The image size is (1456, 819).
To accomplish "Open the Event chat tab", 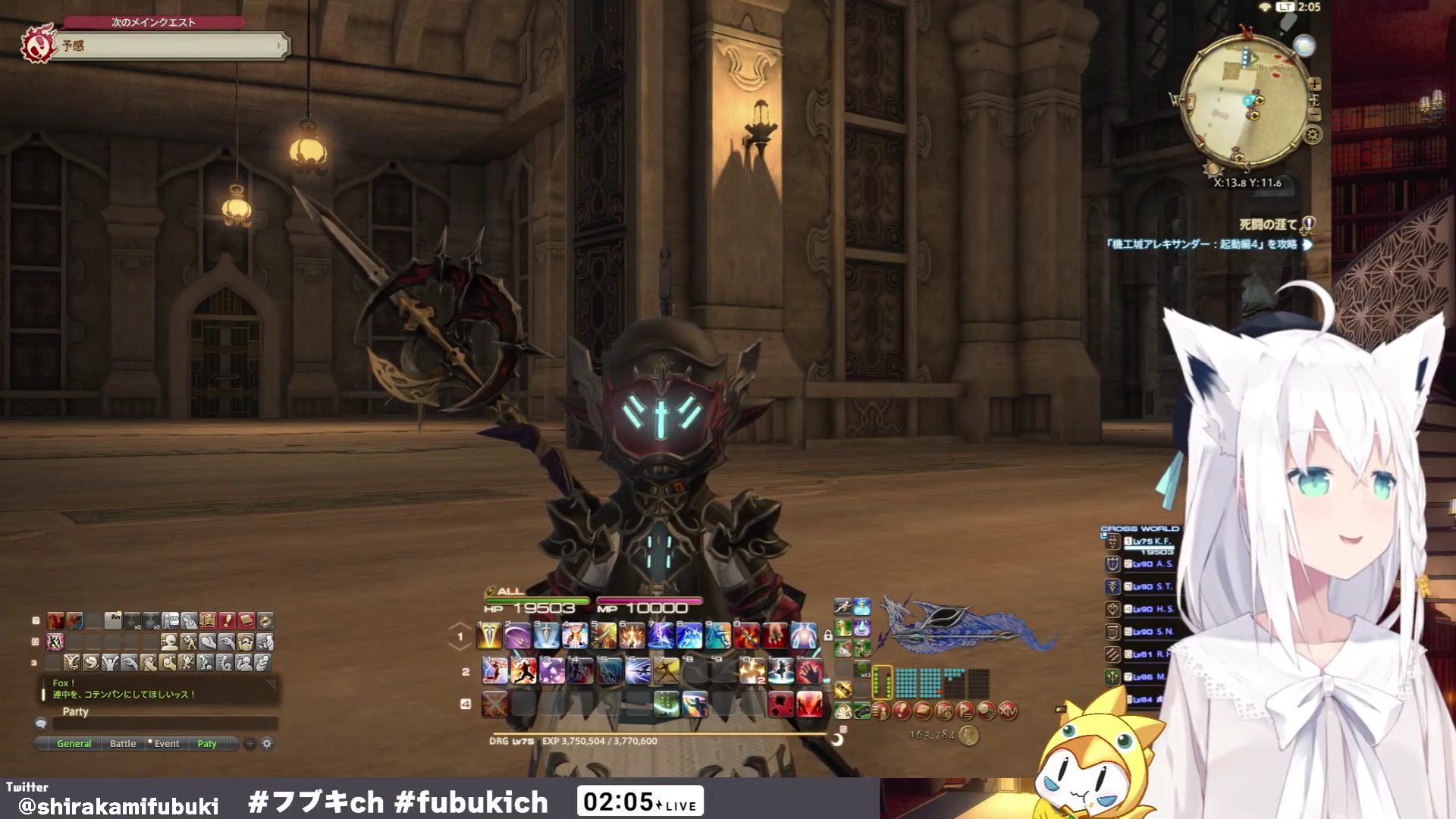I will 166,744.
